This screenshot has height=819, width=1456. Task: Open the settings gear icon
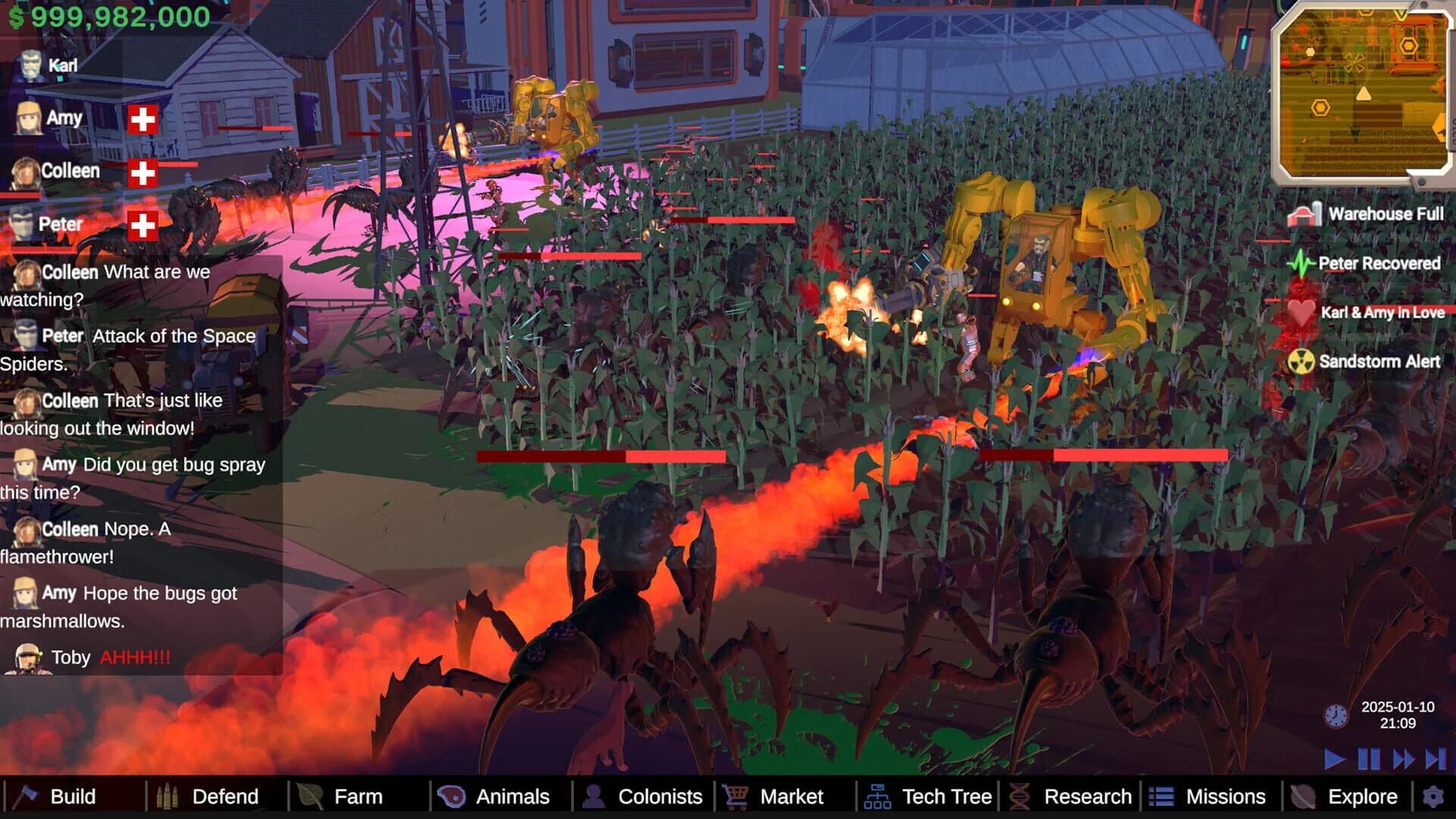pyautogui.click(x=1433, y=797)
